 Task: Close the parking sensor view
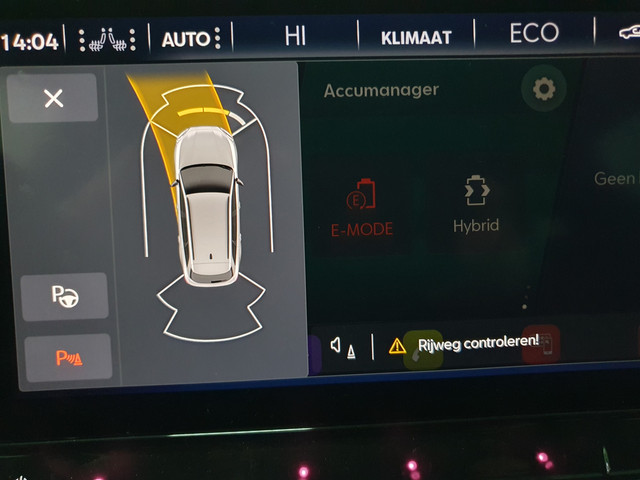pyautogui.click(x=53, y=98)
